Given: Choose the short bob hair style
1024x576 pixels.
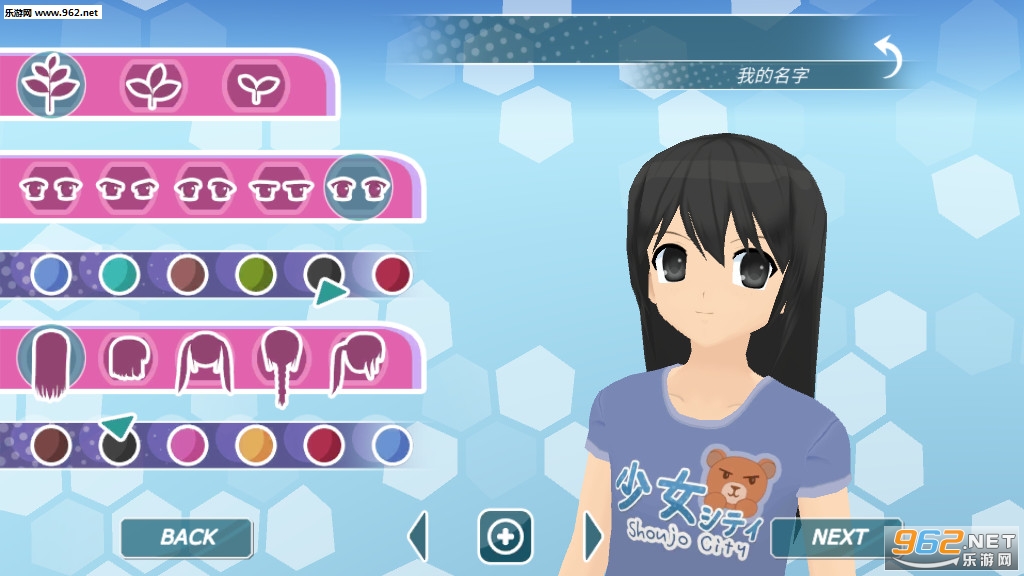Looking at the screenshot, I should point(127,361).
